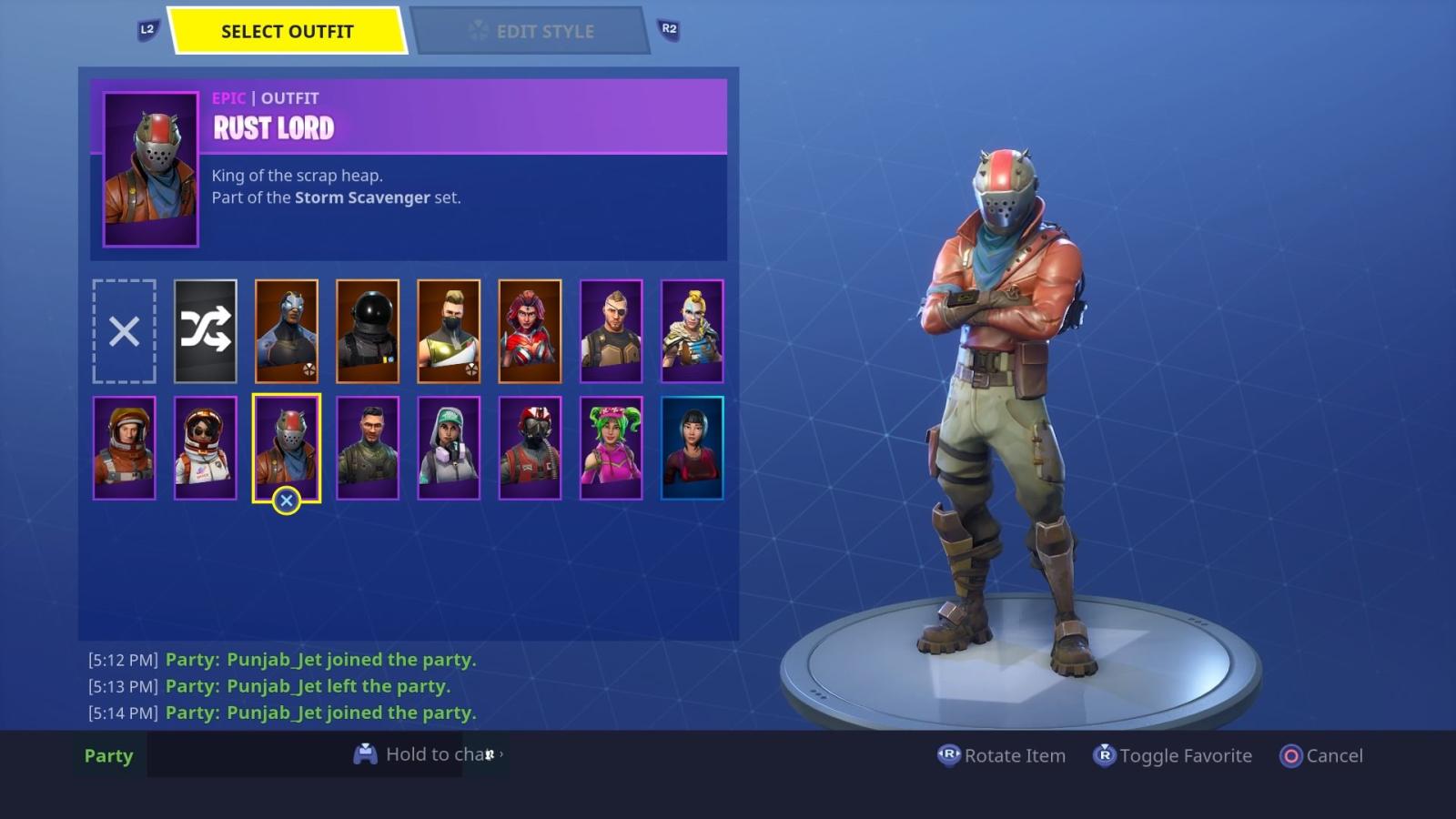Click Rotate Item to spin the character

click(1016, 755)
